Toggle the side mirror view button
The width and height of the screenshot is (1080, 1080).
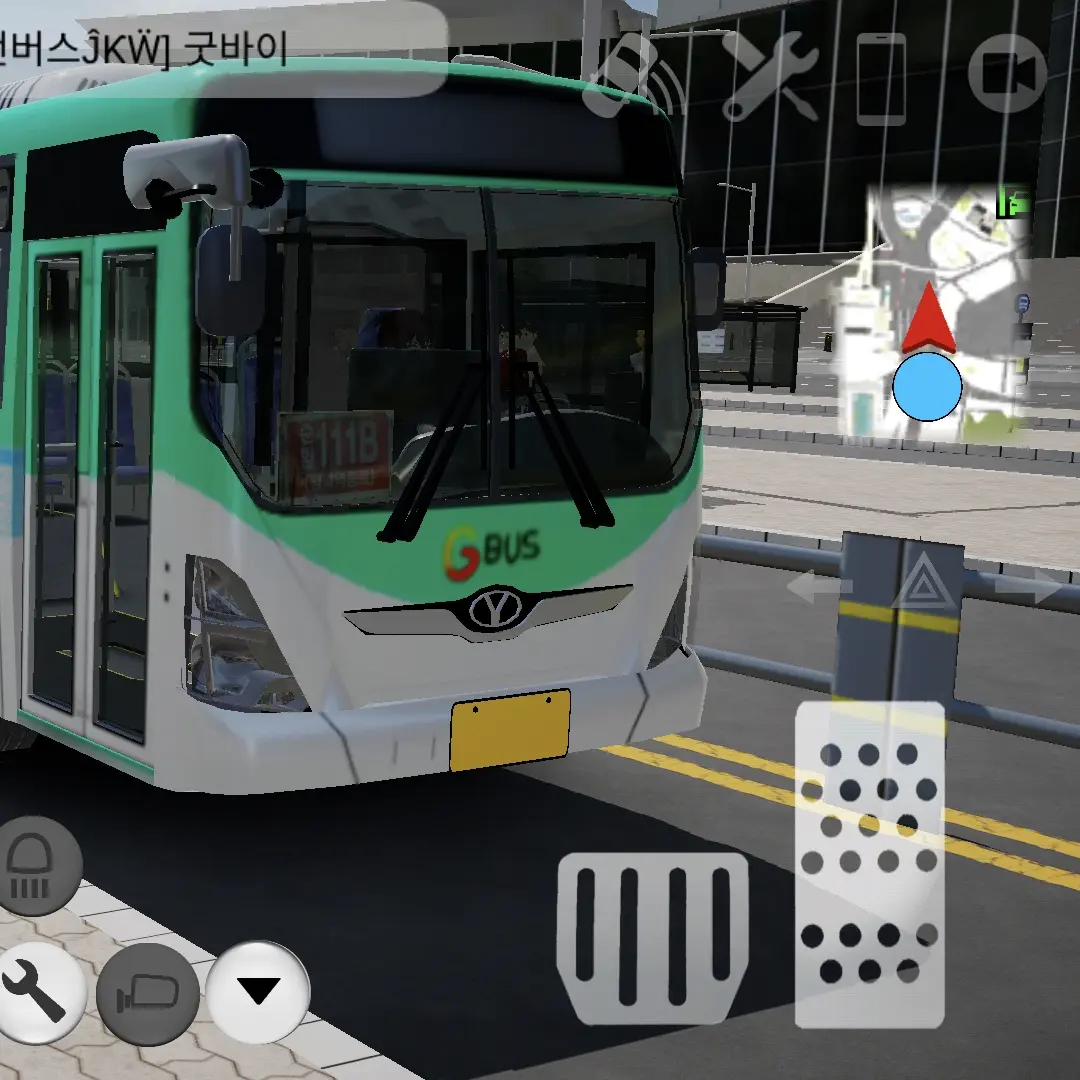point(148,993)
